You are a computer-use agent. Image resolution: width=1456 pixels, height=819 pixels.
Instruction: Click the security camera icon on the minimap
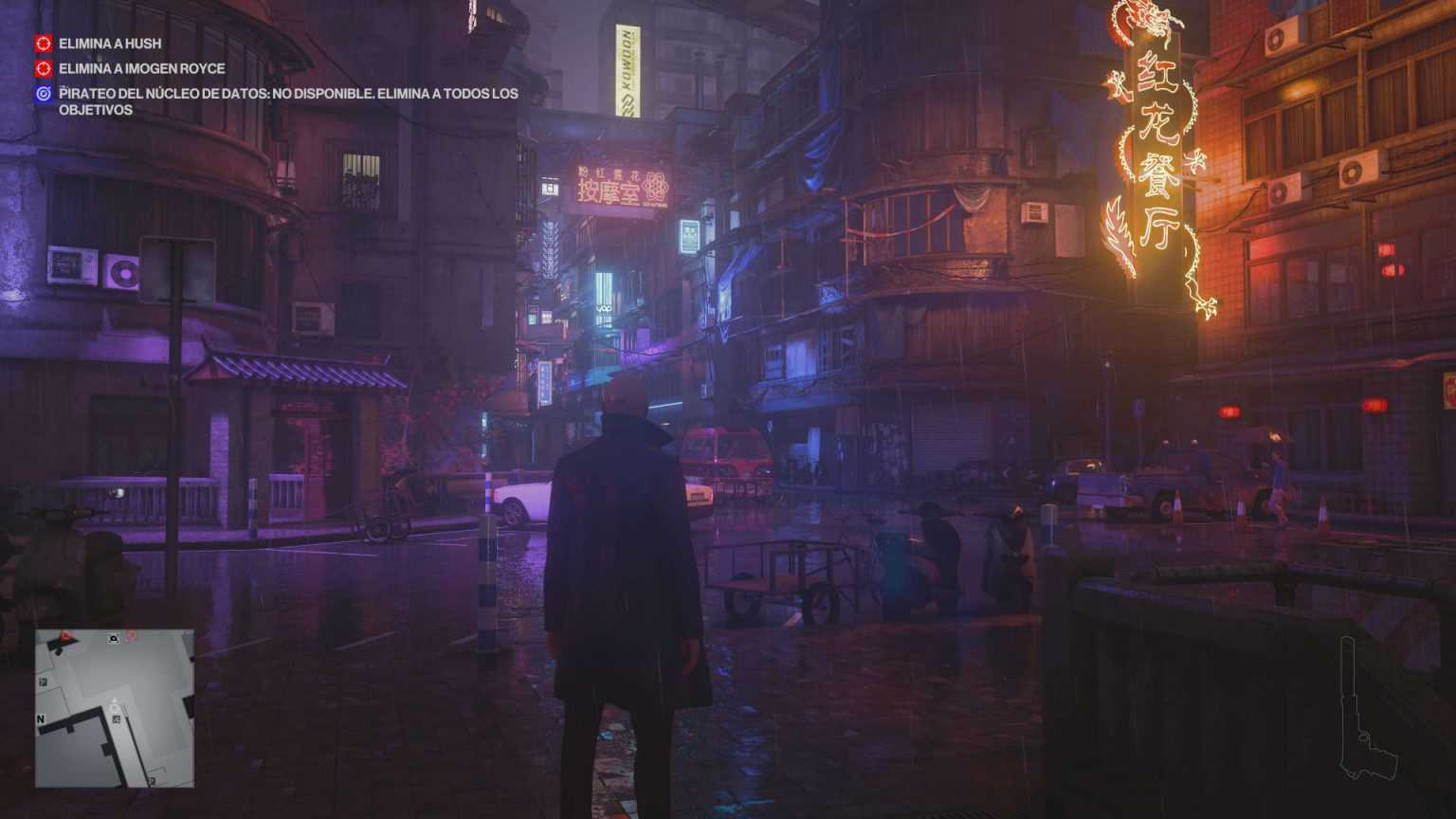point(114,638)
